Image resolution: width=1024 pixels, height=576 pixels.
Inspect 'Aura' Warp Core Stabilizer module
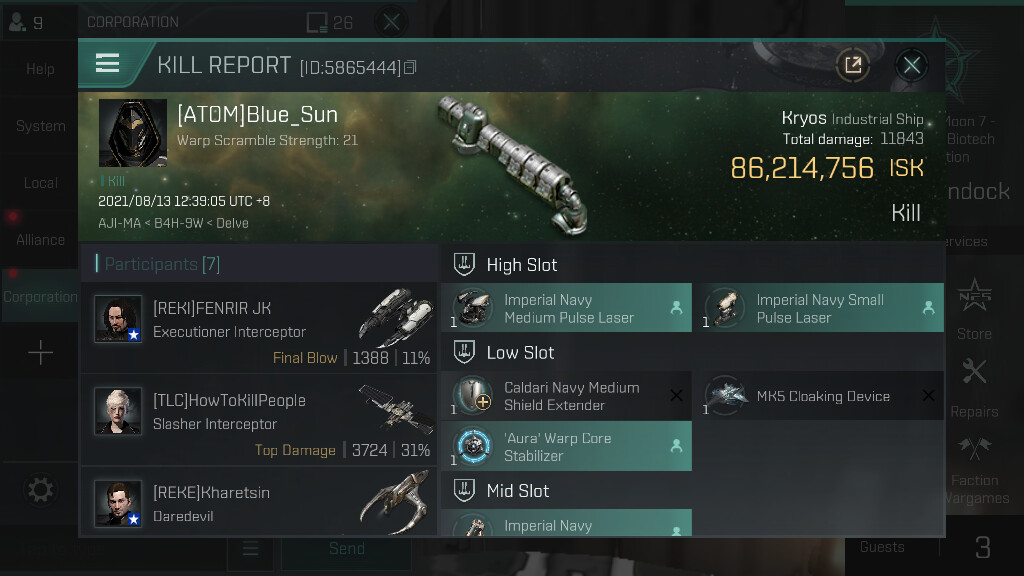[x=566, y=446]
